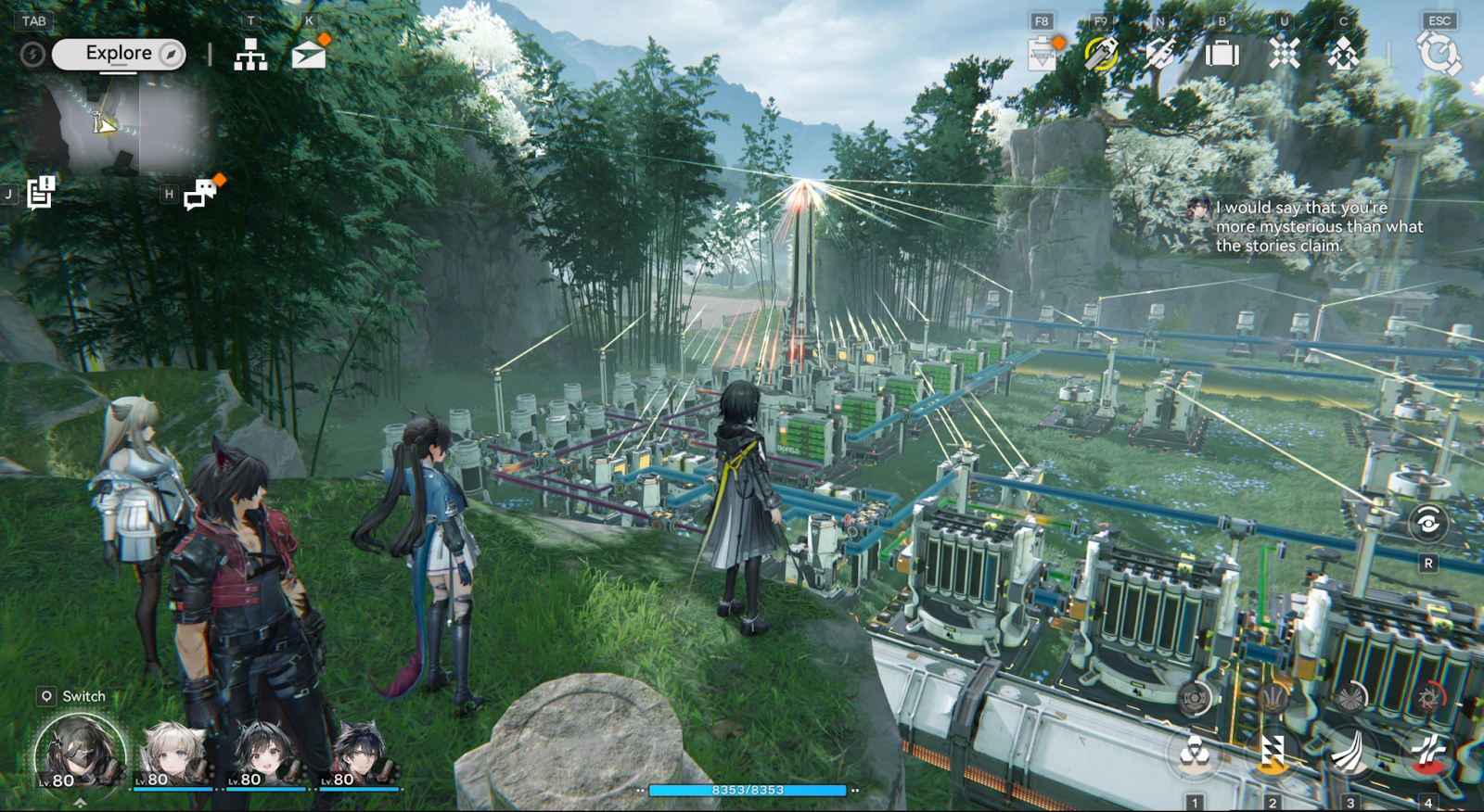Select the yellow-ringed tool icon
Screen dimensions: 1484x812
(x=1101, y=54)
